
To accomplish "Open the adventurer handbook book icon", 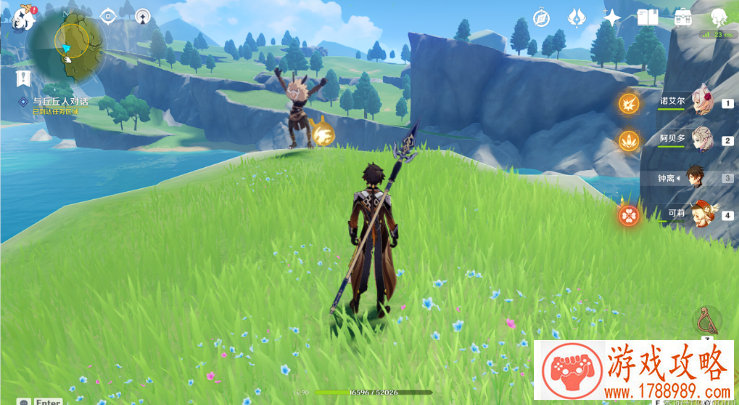I will pyautogui.click(x=648, y=18).
